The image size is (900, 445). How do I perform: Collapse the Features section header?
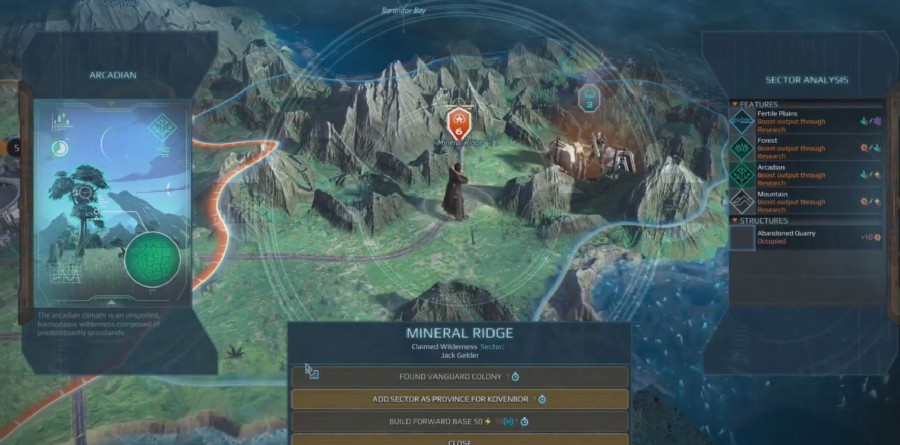[759, 104]
